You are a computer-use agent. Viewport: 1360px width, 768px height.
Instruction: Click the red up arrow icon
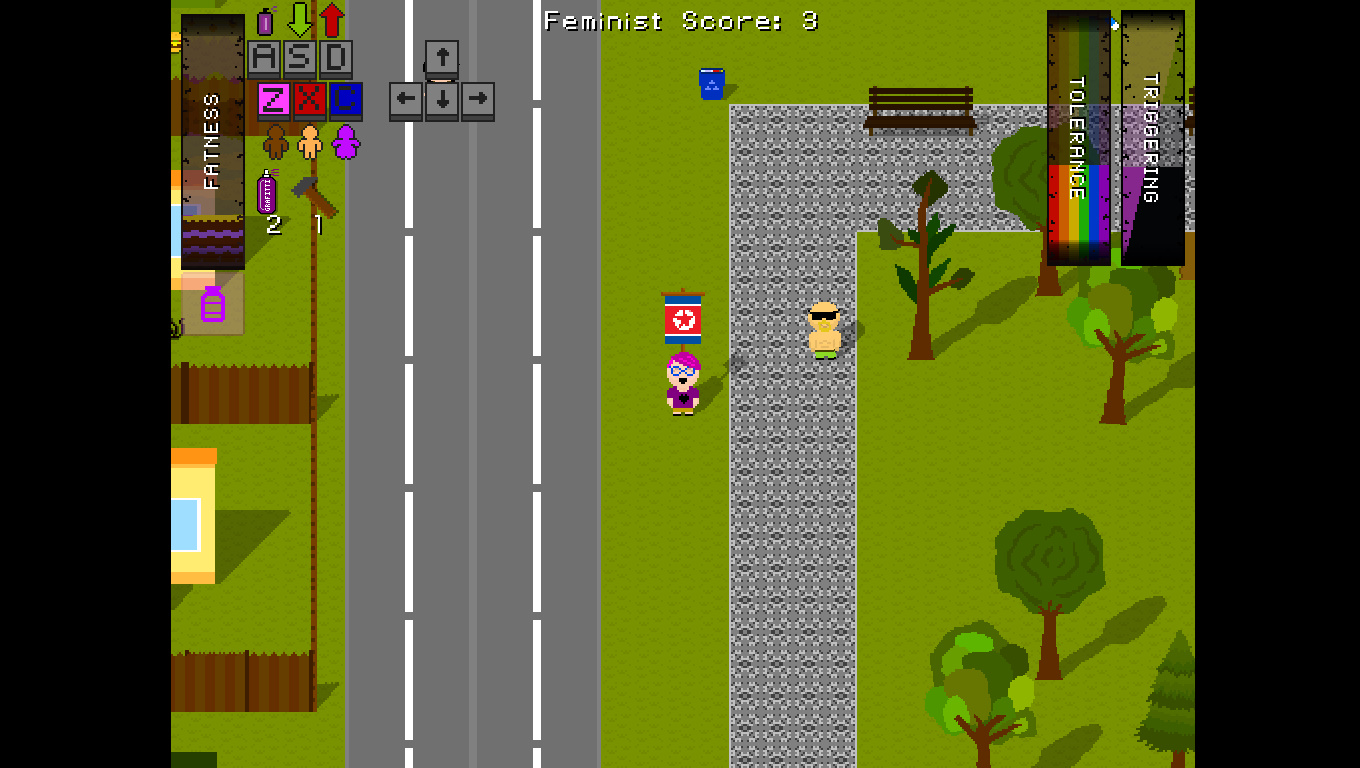[x=332, y=19]
